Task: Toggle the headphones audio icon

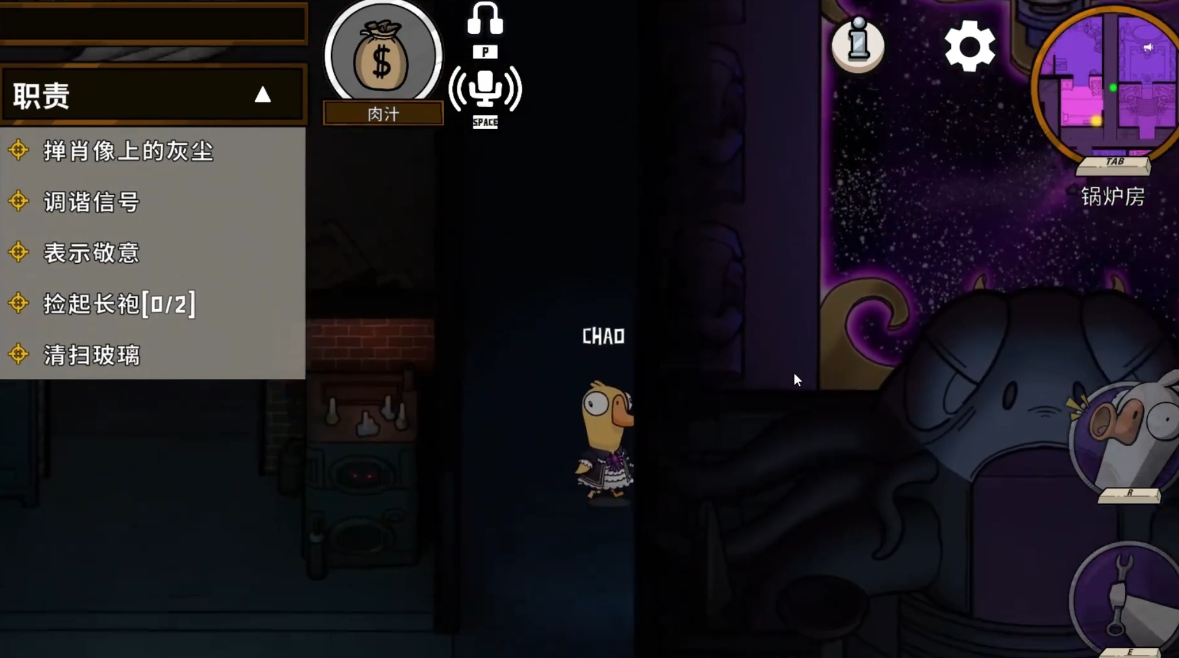Action: click(485, 19)
